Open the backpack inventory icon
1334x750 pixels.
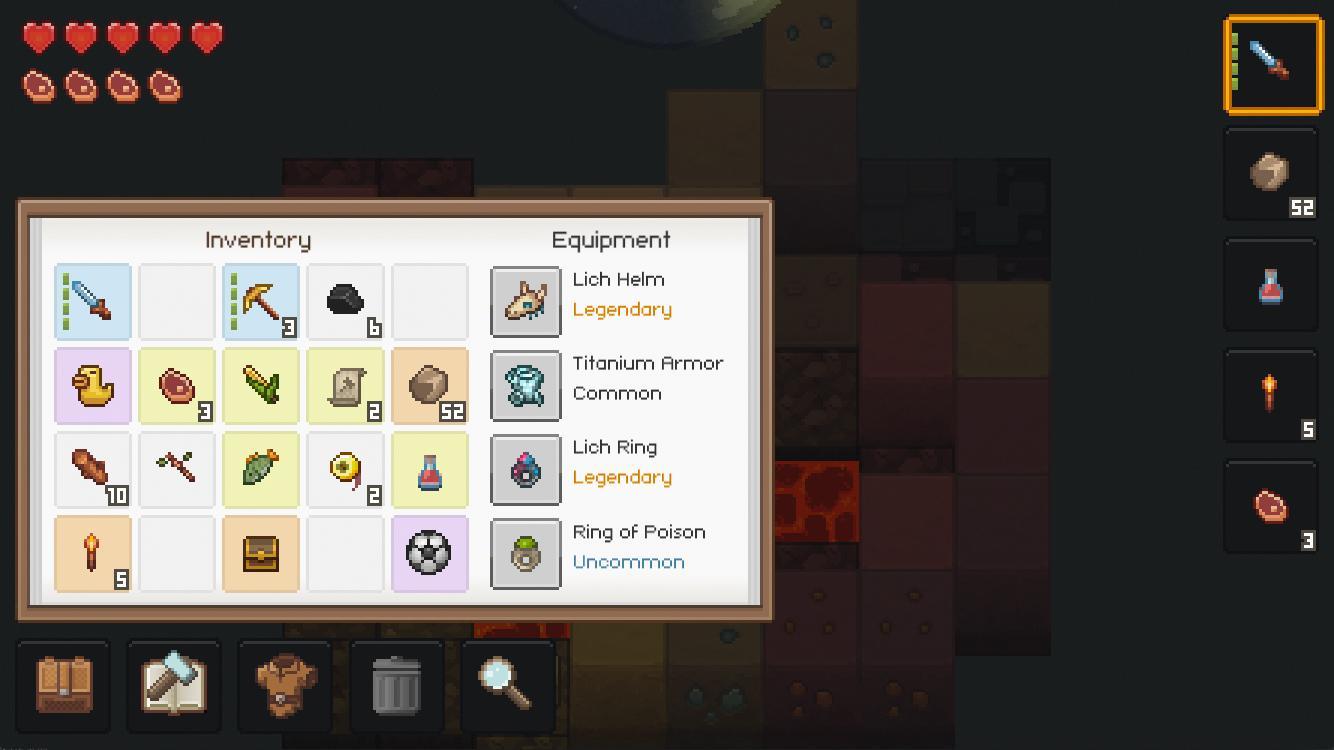pyautogui.click(x=64, y=686)
